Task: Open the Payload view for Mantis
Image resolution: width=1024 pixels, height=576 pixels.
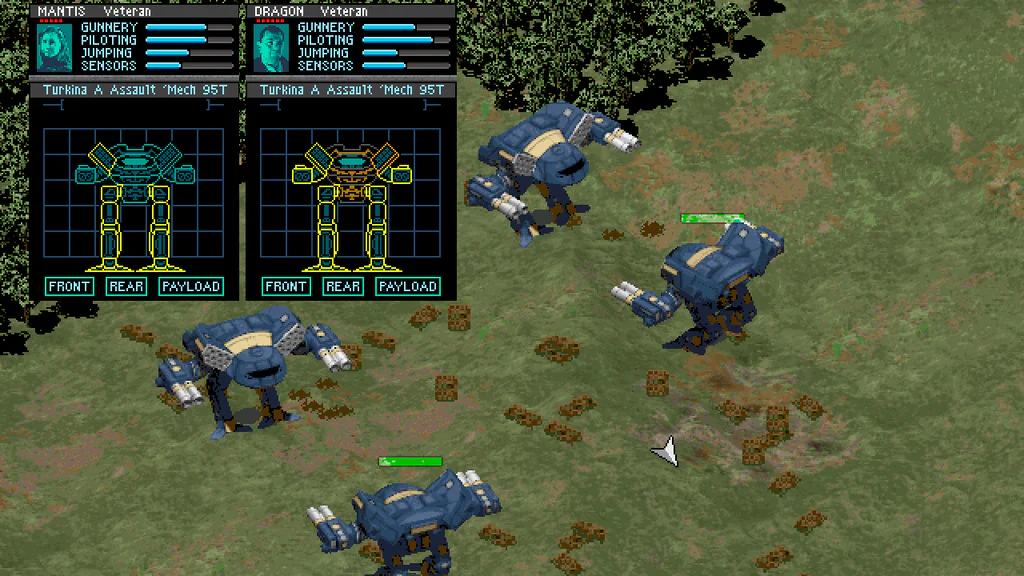Action: 190,287
